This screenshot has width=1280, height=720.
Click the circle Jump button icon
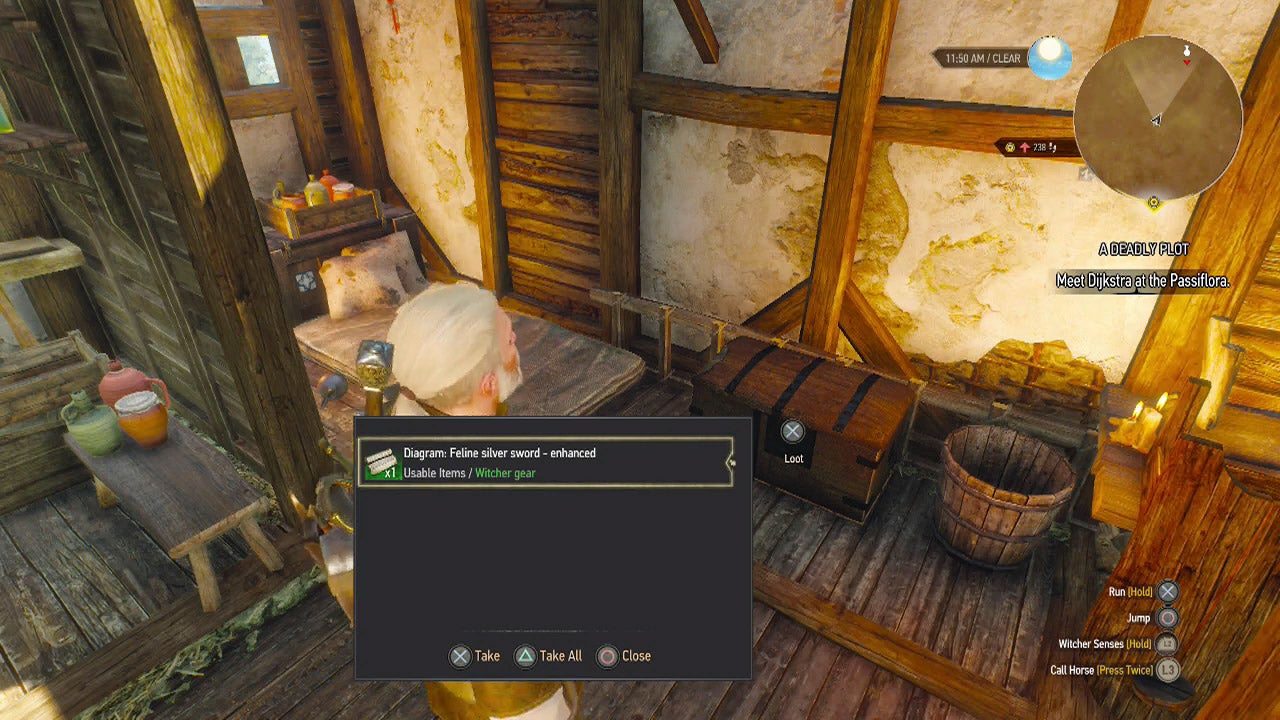[x=1167, y=618]
